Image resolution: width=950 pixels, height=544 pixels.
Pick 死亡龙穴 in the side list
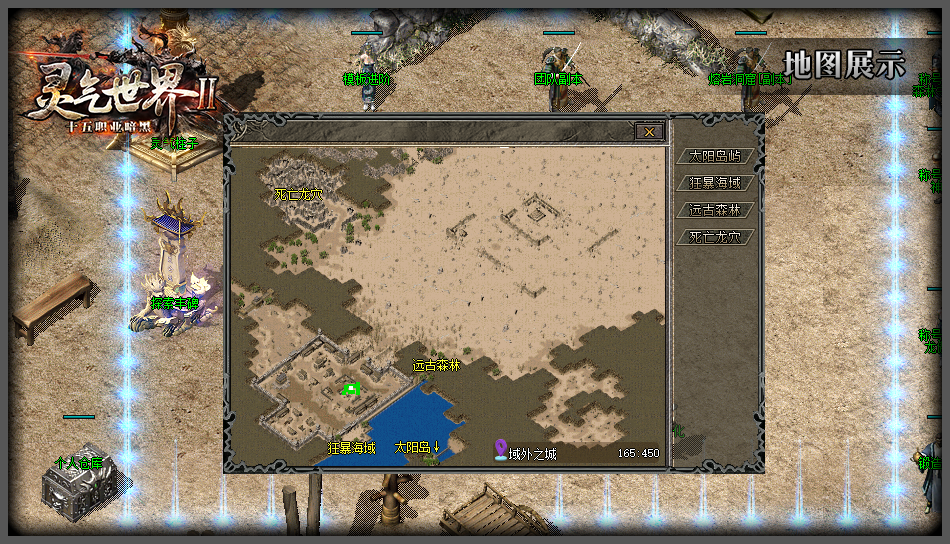tap(715, 237)
